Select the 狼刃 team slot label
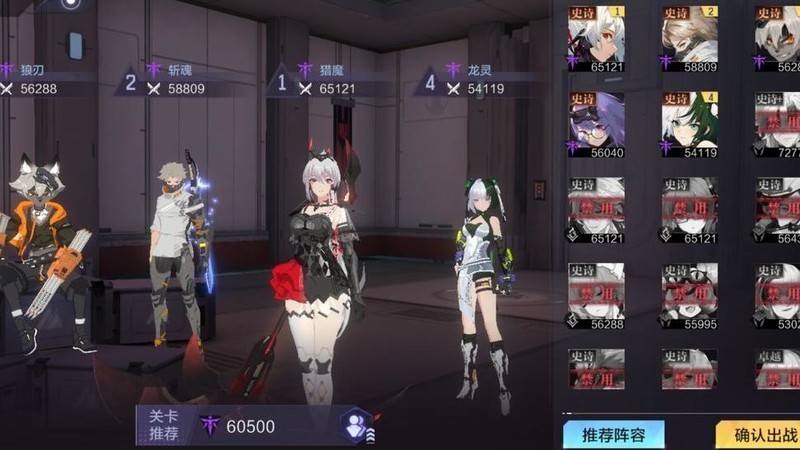800x450 pixels. [30, 79]
